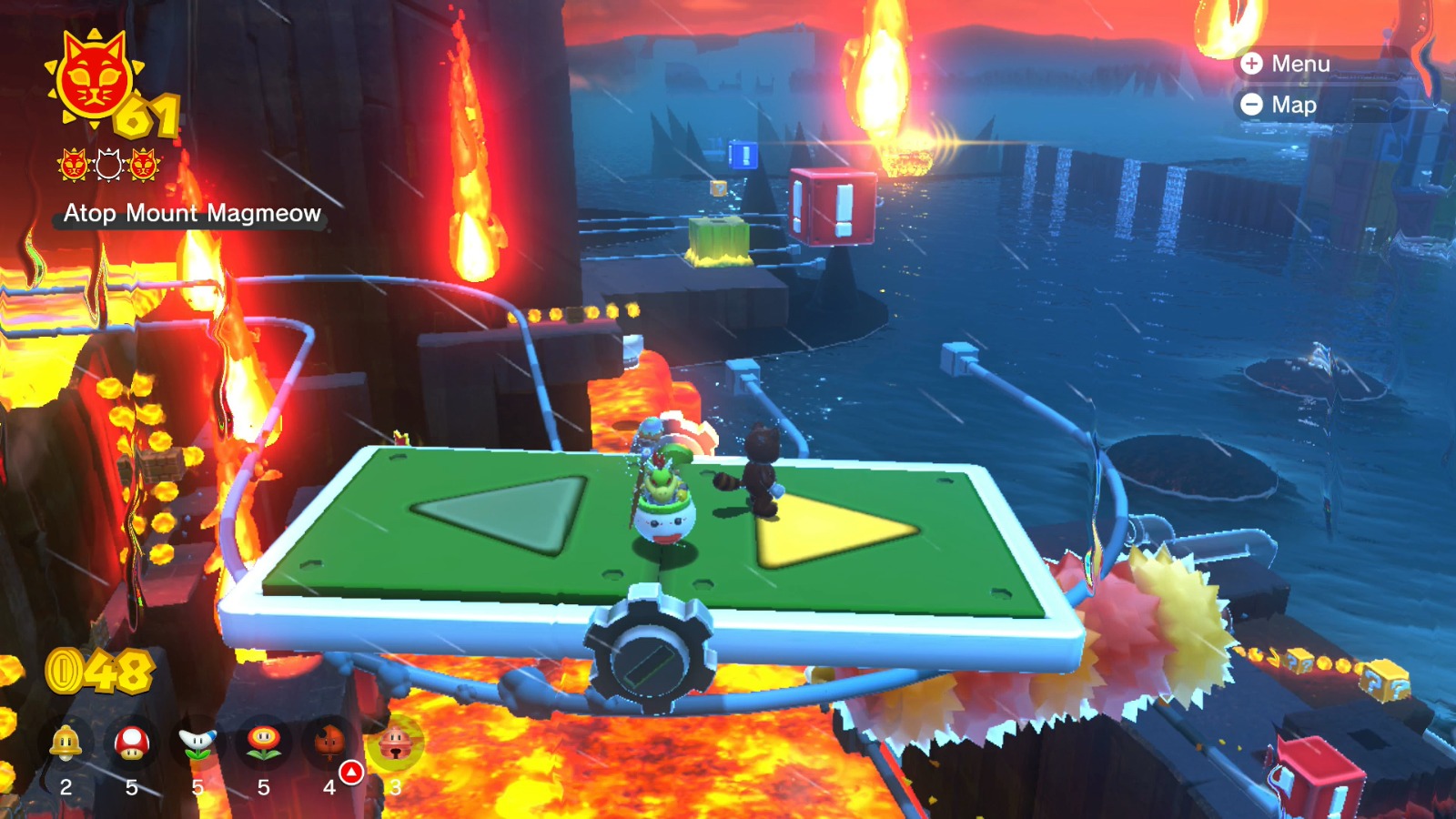Open the Menu option
The image size is (1456, 819).
click(x=1303, y=65)
